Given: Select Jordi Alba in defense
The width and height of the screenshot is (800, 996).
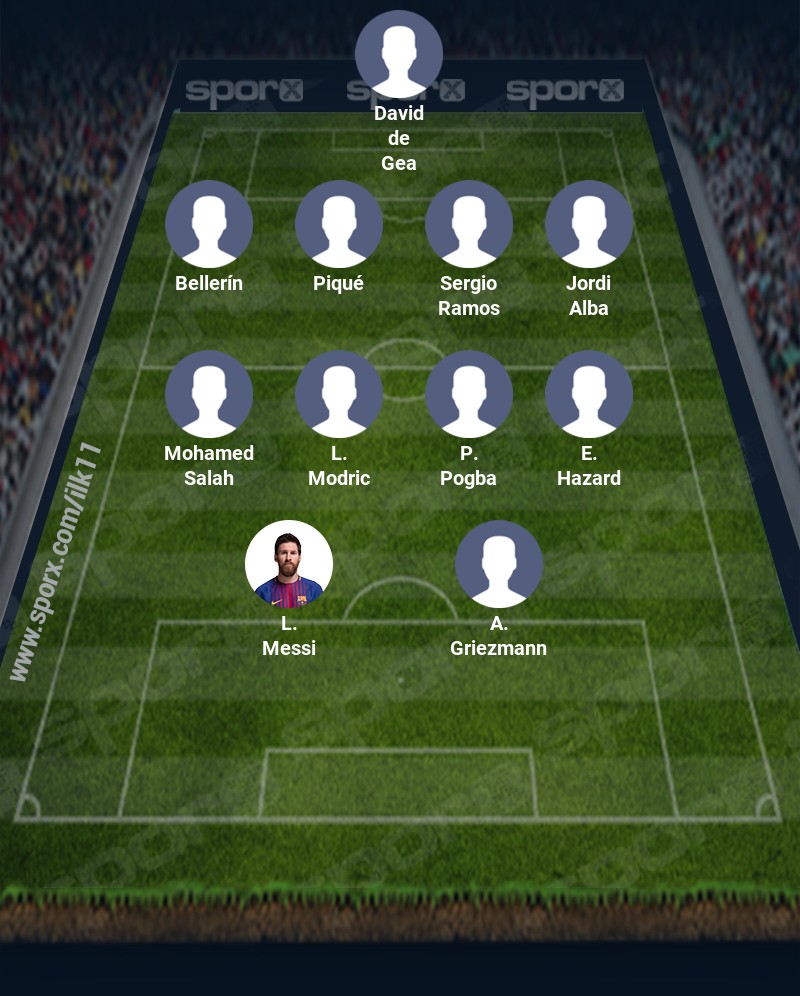Looking at the screenshot, I should point(589,224).
